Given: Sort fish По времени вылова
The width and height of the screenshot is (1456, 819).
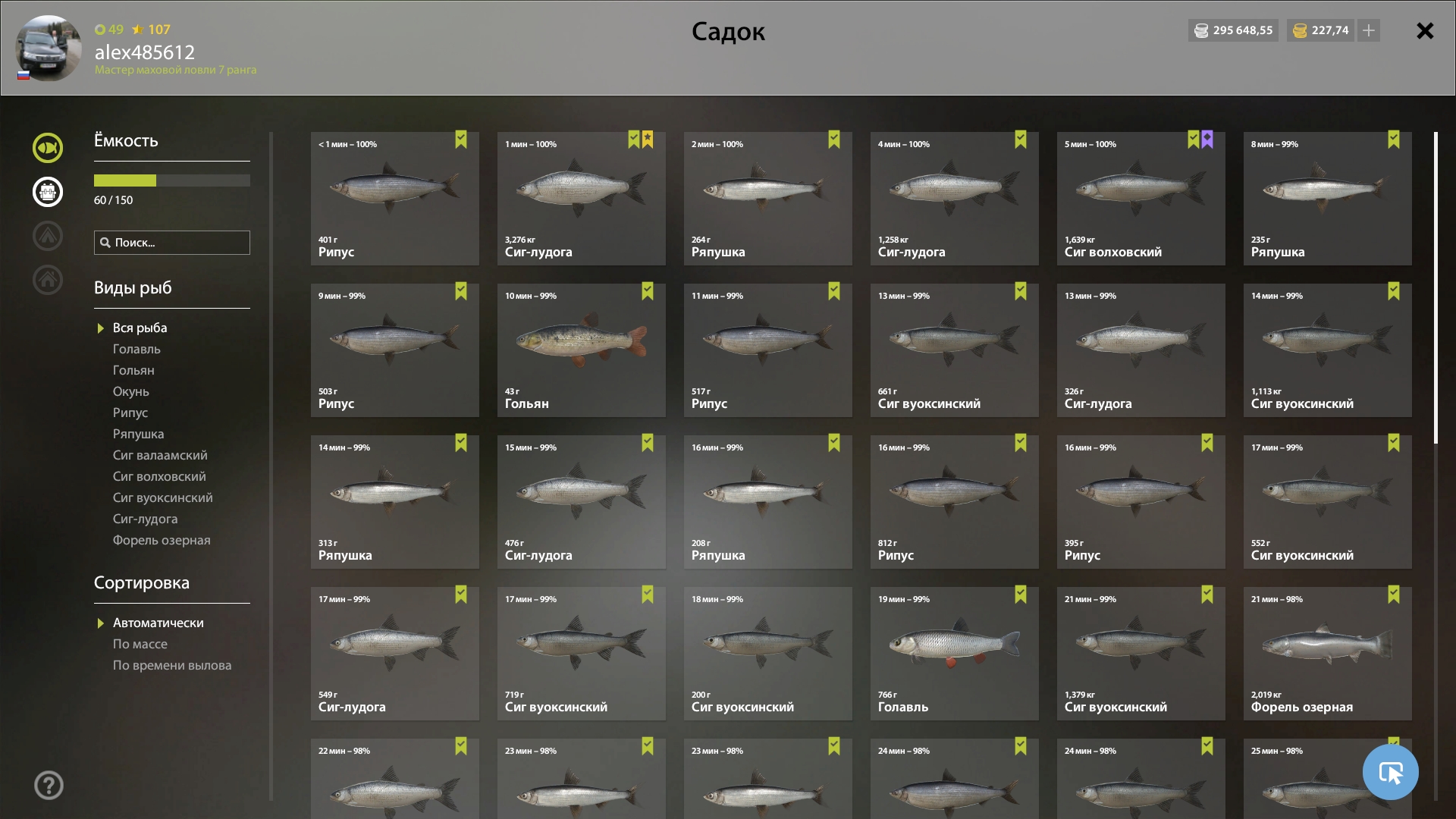Looking at the screenshot, I should (x=172, y=665).
